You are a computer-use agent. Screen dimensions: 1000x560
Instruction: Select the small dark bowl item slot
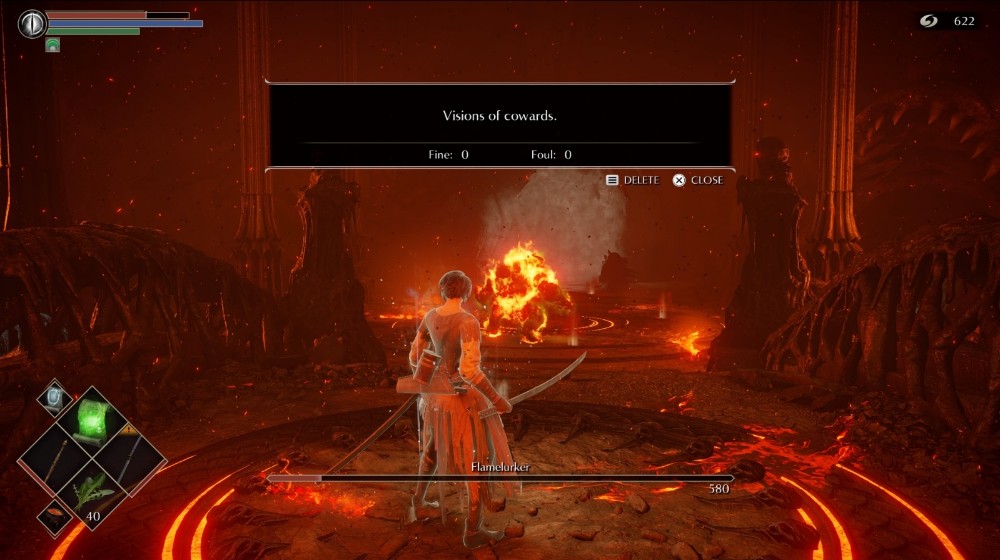tap(52, 517)
